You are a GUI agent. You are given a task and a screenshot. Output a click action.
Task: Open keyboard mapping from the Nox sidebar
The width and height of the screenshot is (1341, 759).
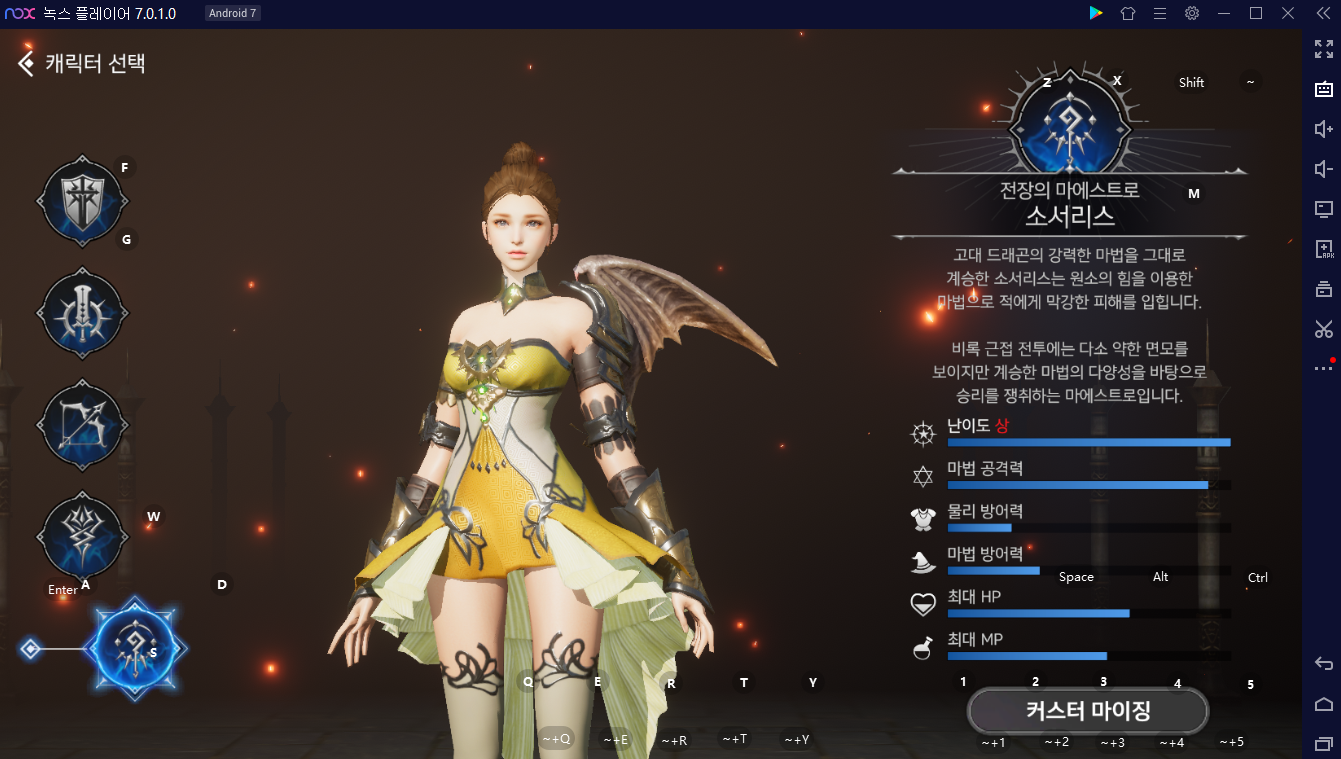point(1323,88)
